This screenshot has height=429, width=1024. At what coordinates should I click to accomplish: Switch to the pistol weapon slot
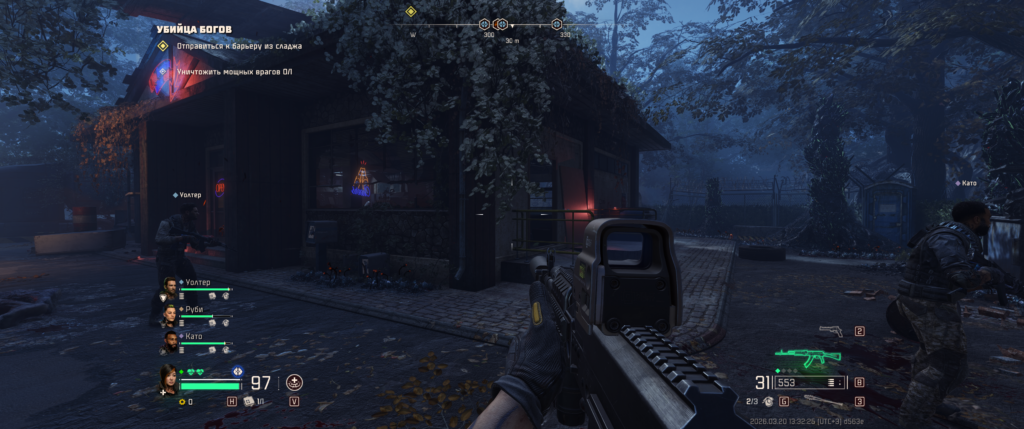point(830,331)
